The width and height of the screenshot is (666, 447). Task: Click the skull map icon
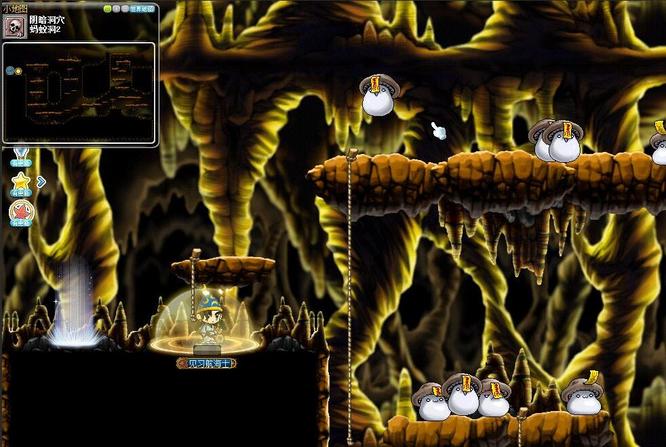(13, 25)
